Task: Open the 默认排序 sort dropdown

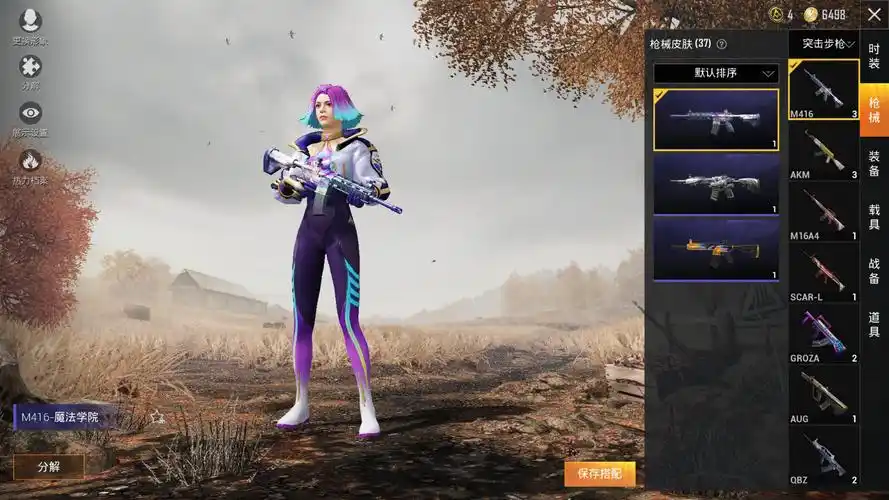Action: (716, 73)
